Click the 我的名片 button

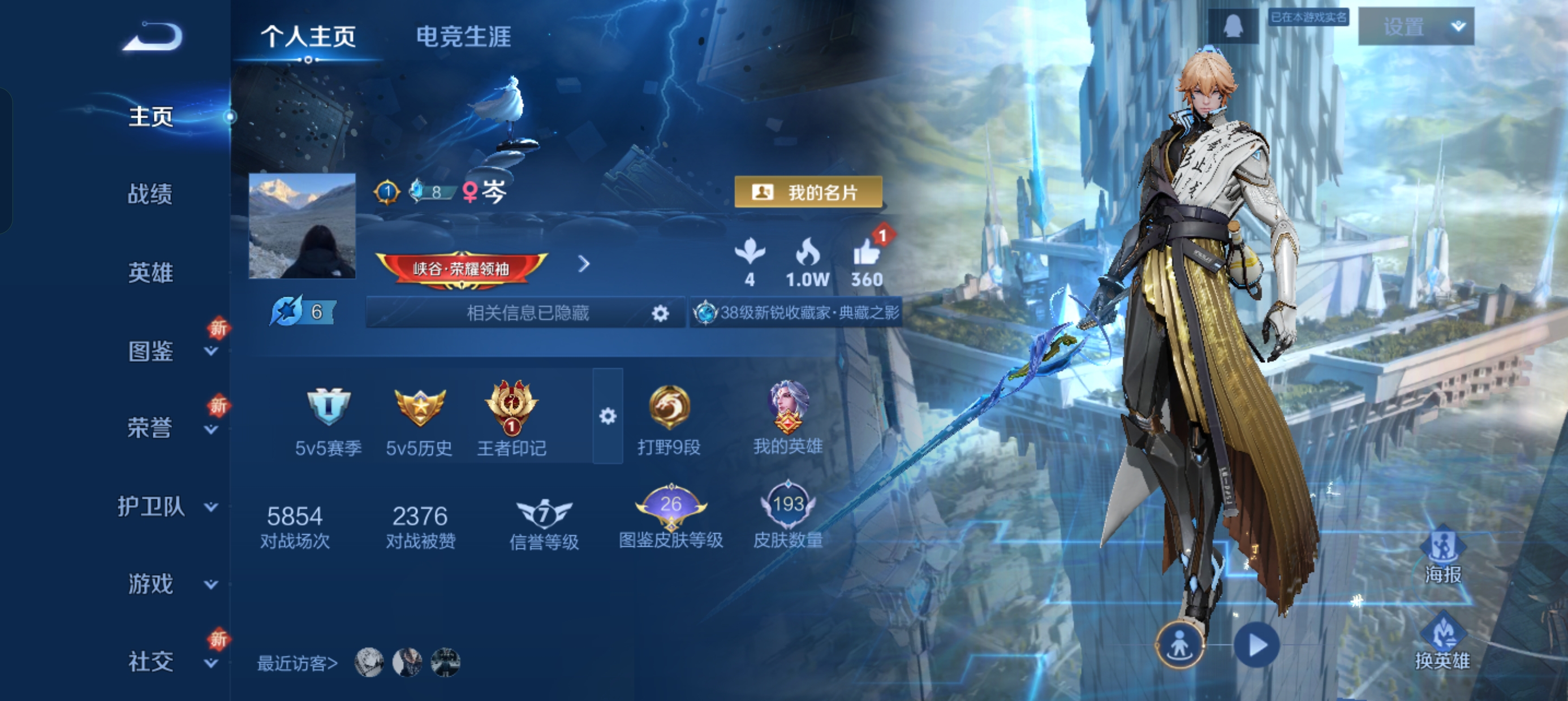point(809,192)
